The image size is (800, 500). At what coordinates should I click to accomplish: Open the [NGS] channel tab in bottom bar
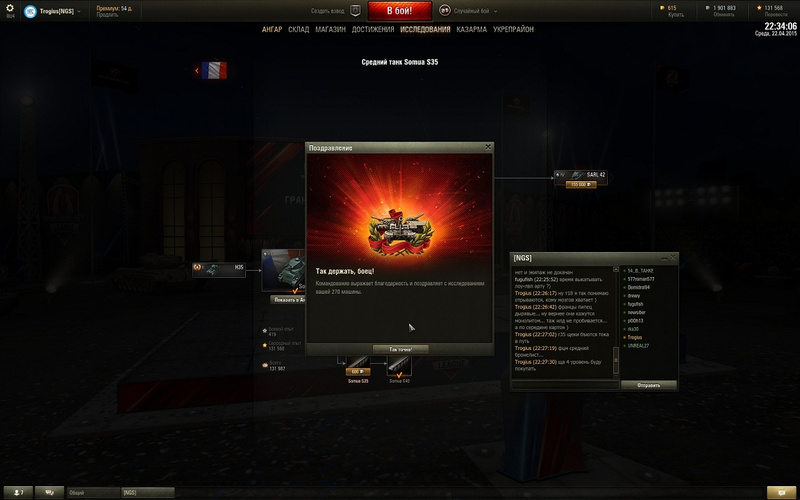tap(140, 492)
